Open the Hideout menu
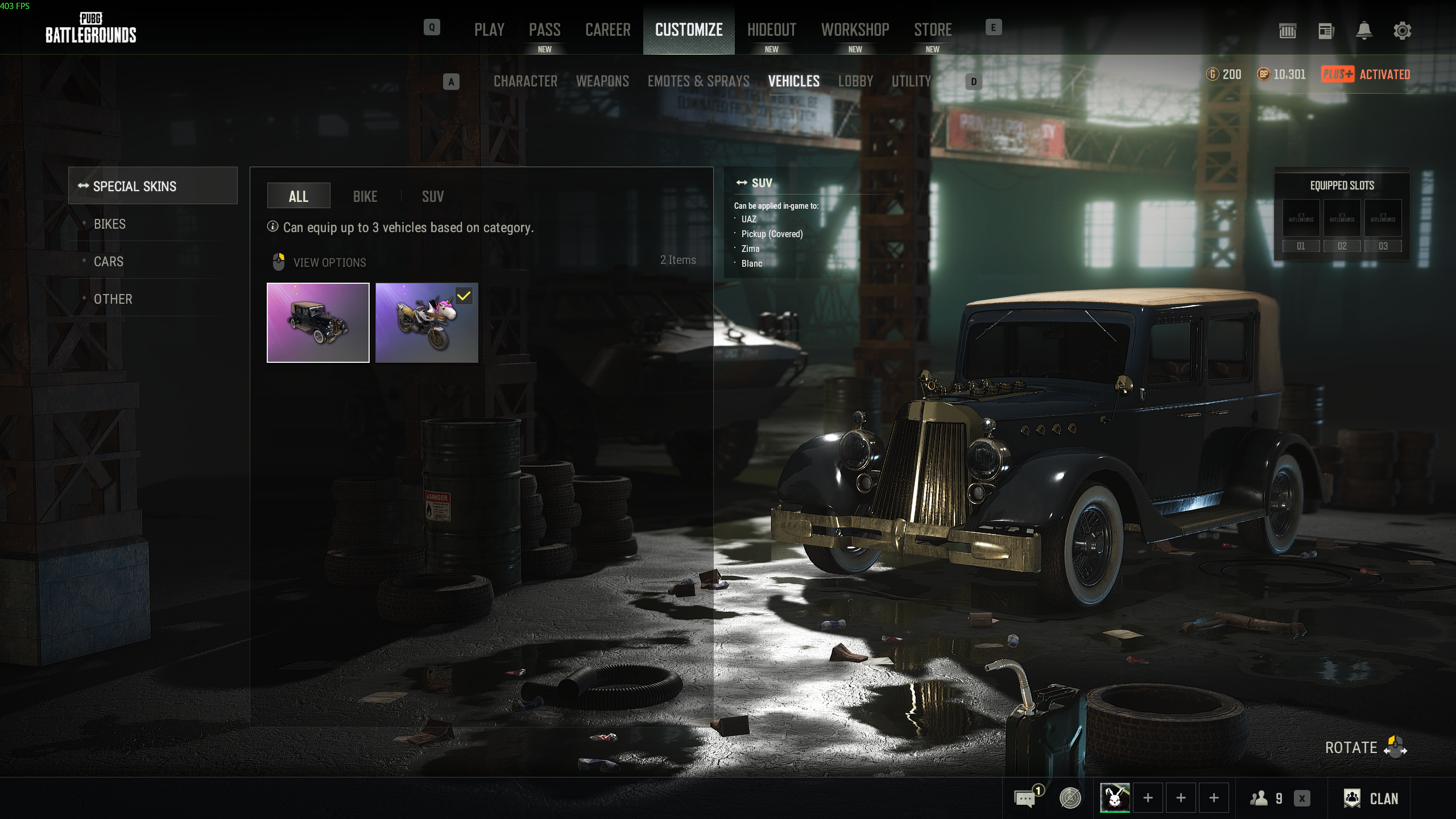Viewport: 1456px width, 819px height. point(771,30)
